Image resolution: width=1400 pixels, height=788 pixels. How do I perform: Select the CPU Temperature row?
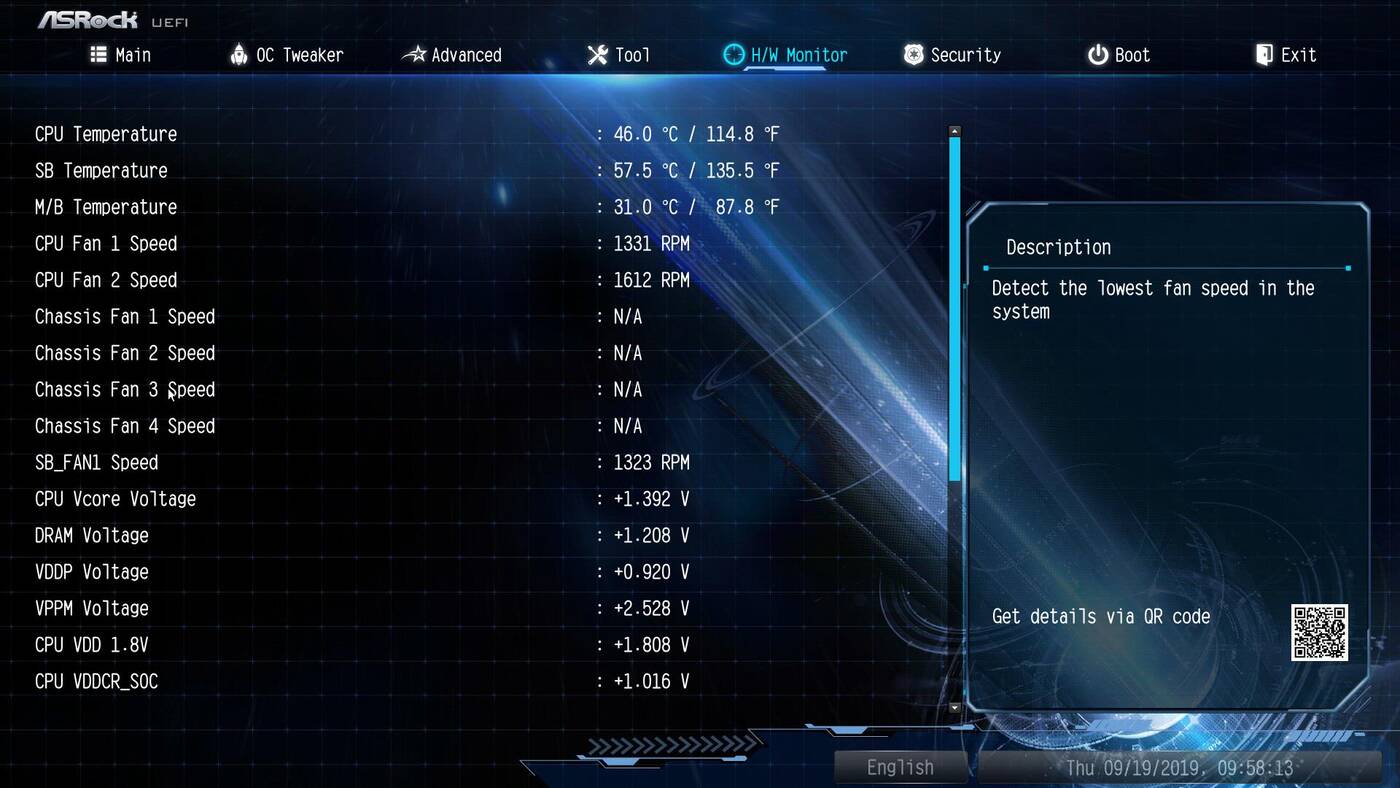(106, 134)
